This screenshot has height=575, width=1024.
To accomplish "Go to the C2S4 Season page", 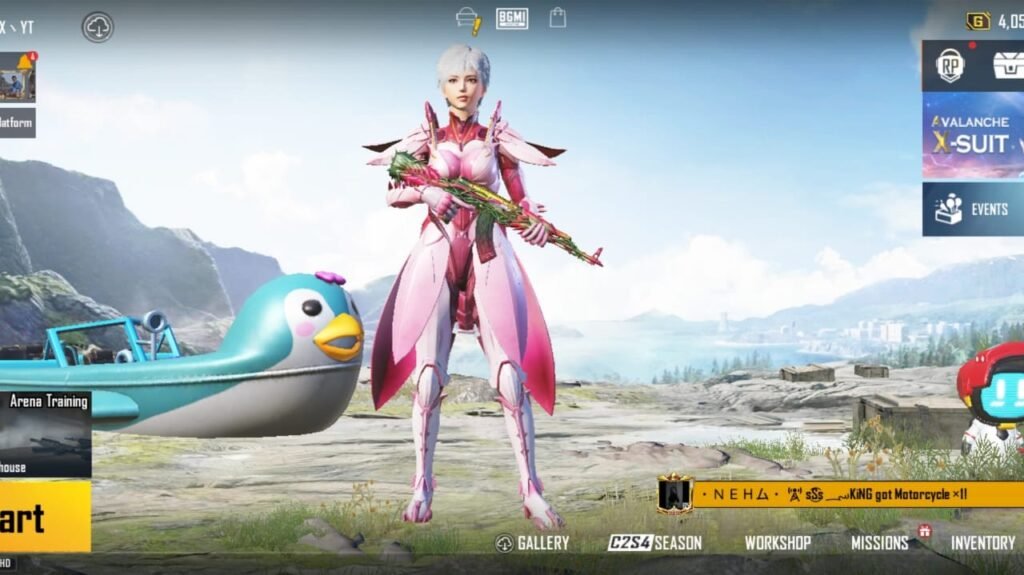I will (x=655, y=543).
